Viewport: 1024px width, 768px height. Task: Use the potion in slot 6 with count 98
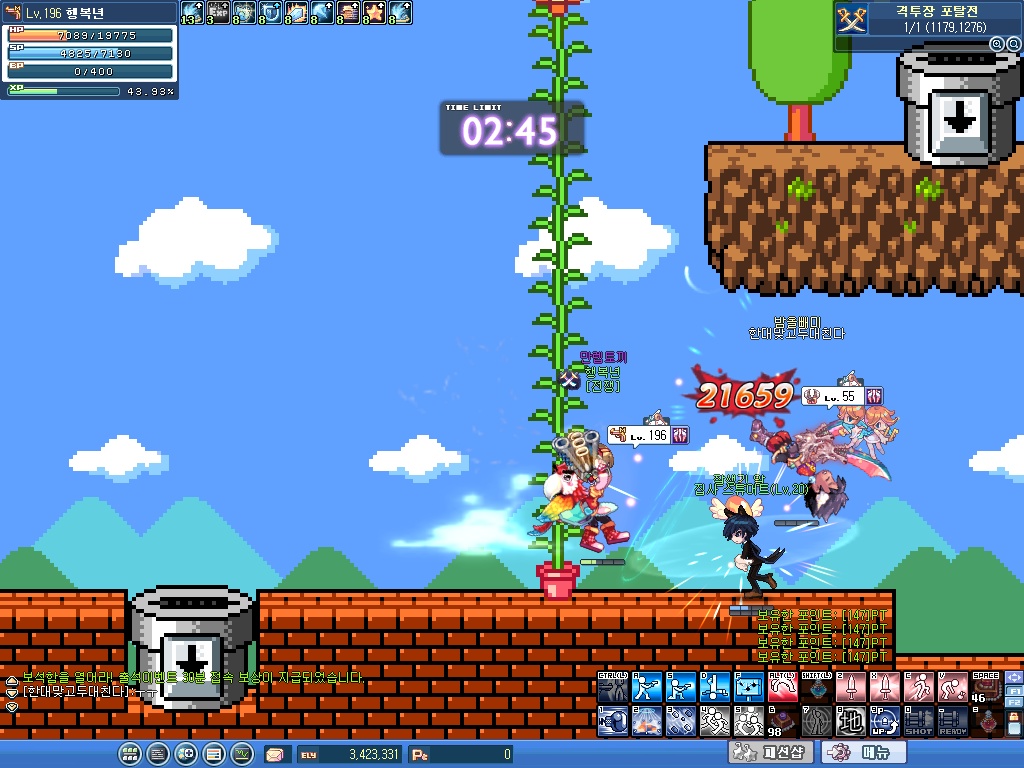click(783, 722)
